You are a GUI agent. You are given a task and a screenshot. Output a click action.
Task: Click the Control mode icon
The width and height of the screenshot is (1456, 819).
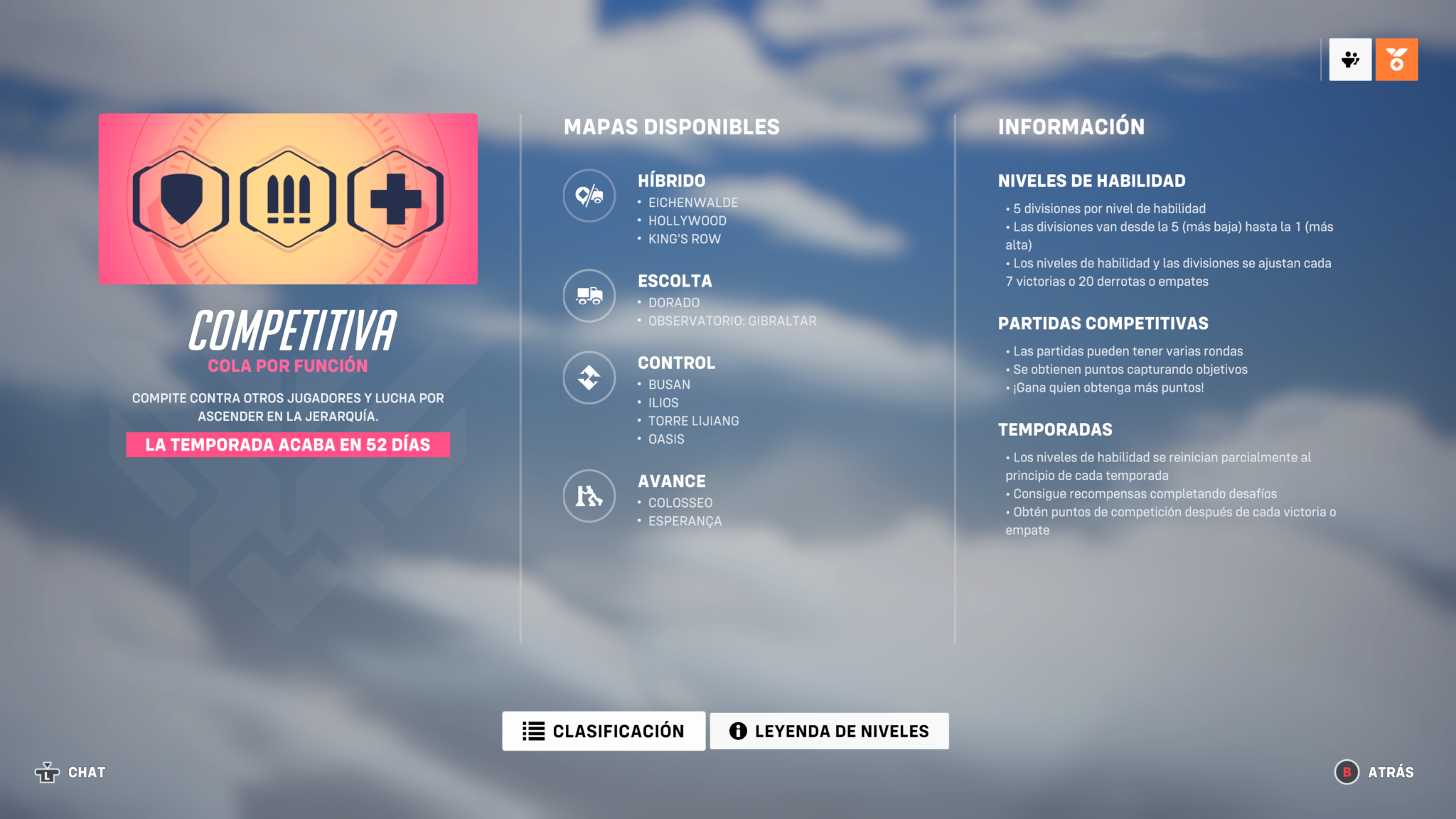tap(589, 378)
